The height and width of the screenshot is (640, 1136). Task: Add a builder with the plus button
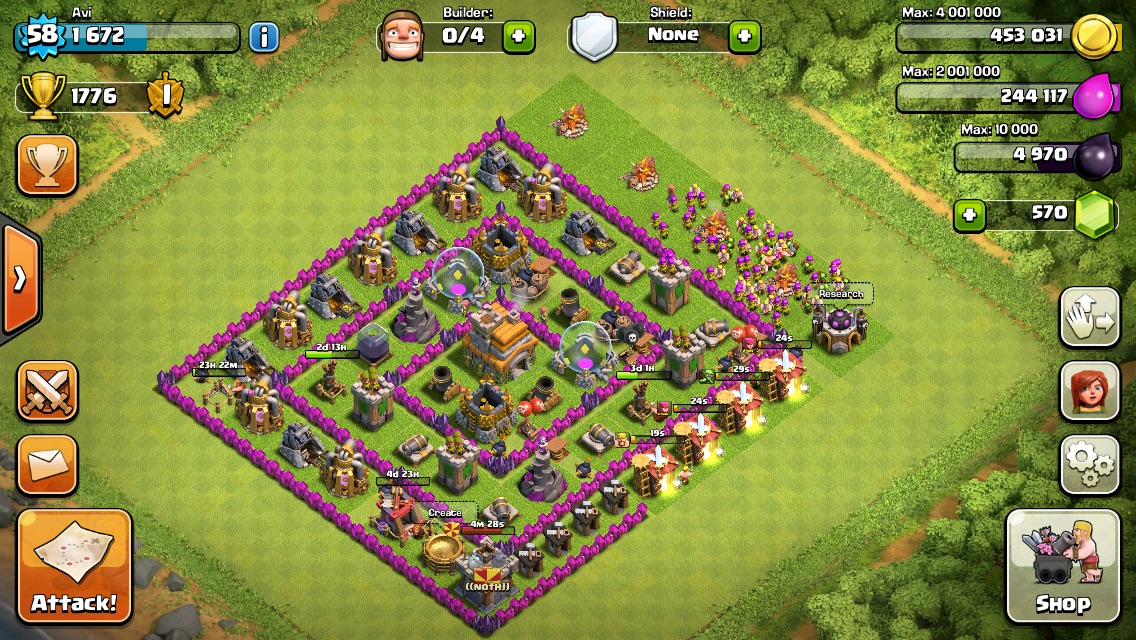[x=518, y=37]
